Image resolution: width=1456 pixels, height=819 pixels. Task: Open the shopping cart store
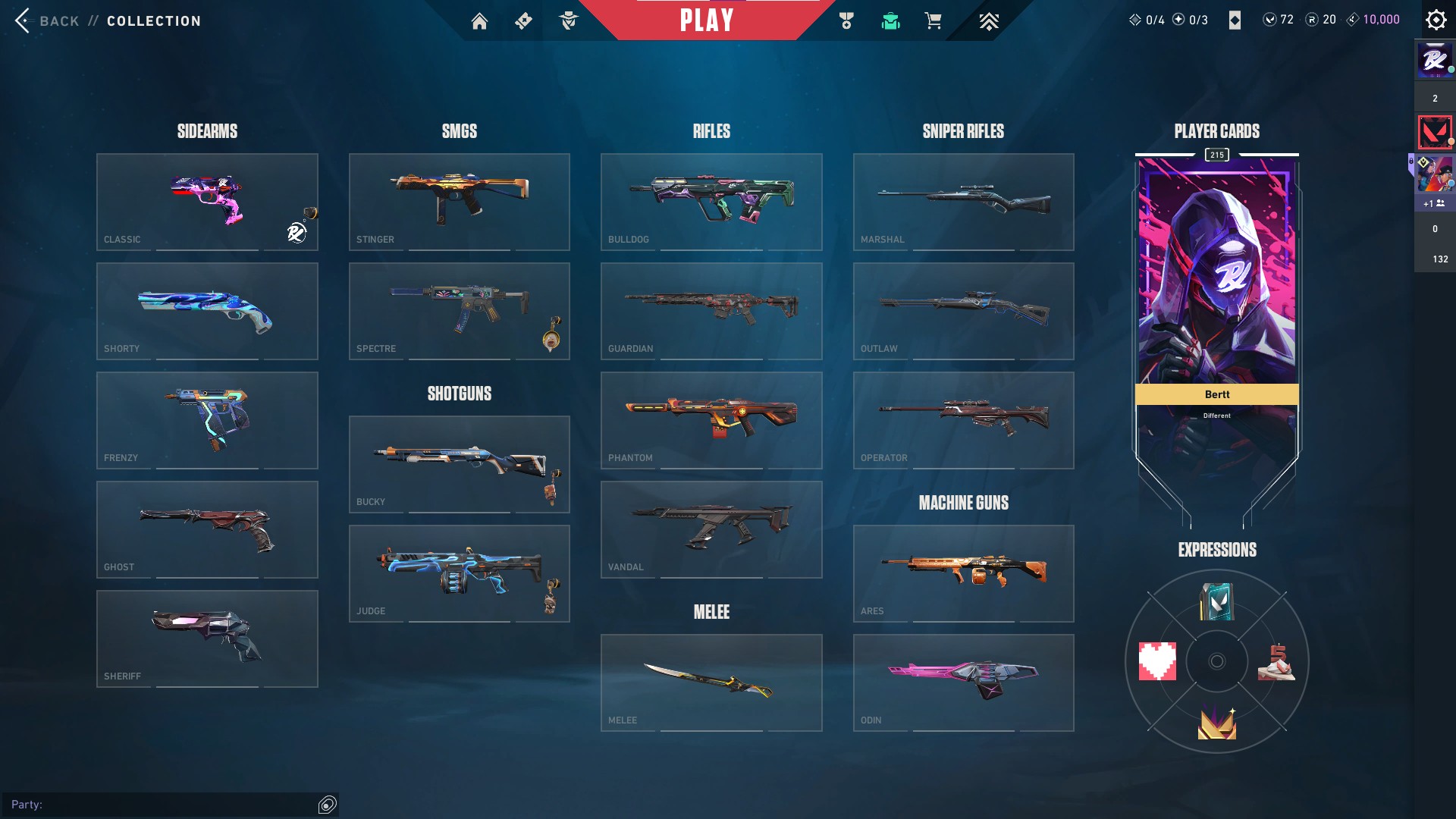933,21
